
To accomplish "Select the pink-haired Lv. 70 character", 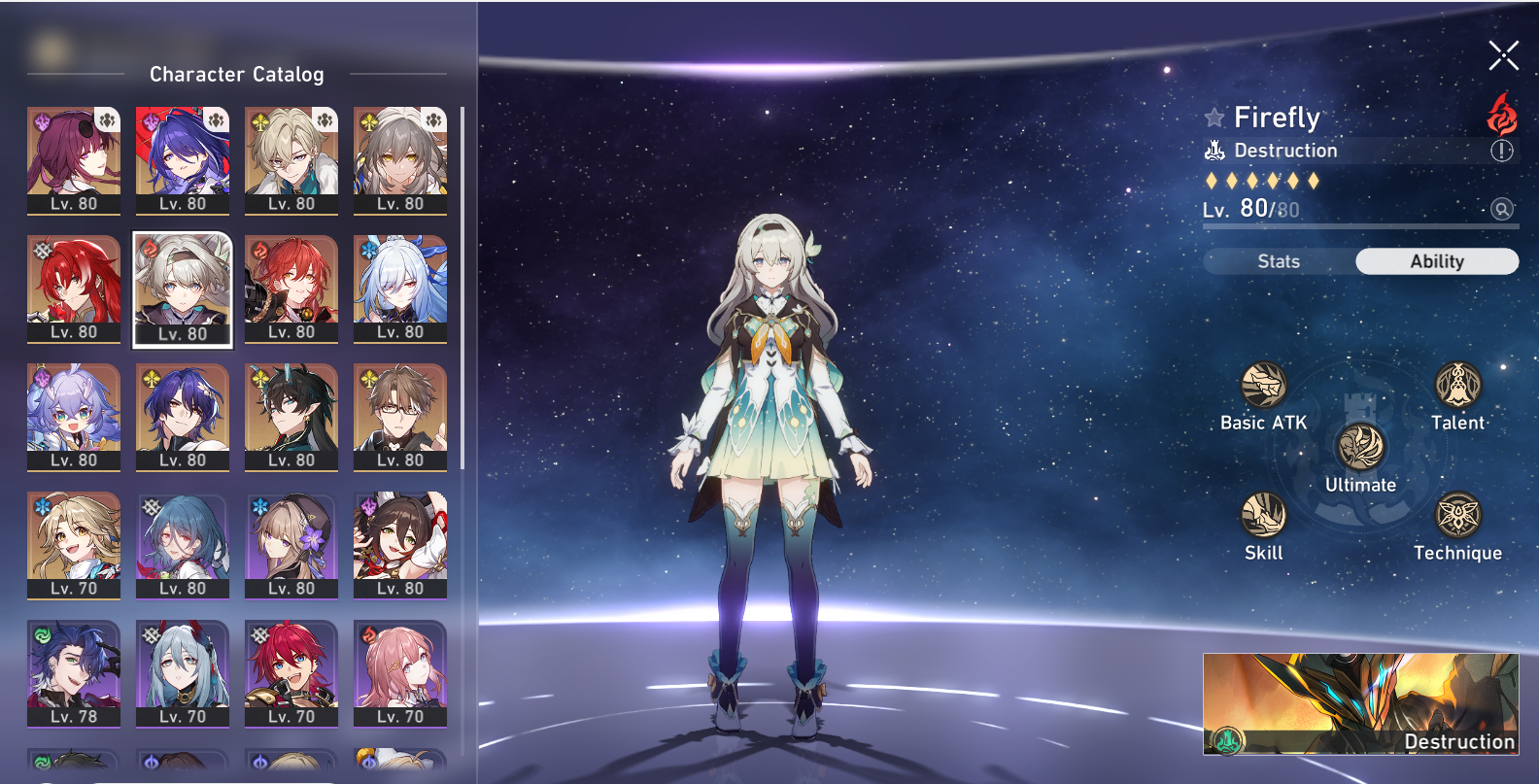I will click(x=400, y=673).
